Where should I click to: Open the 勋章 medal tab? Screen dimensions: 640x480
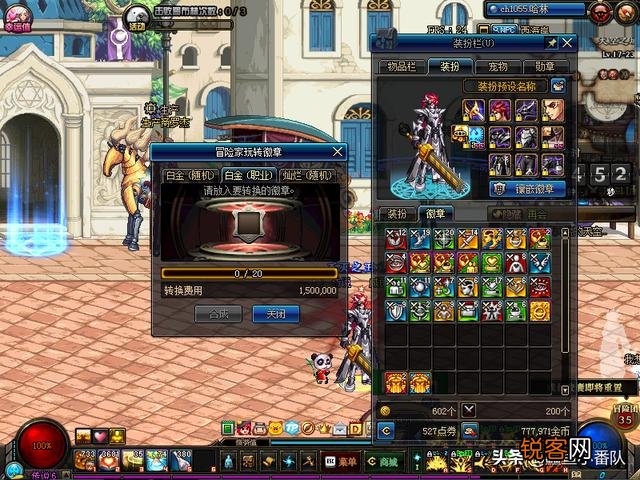click(545, 66)
